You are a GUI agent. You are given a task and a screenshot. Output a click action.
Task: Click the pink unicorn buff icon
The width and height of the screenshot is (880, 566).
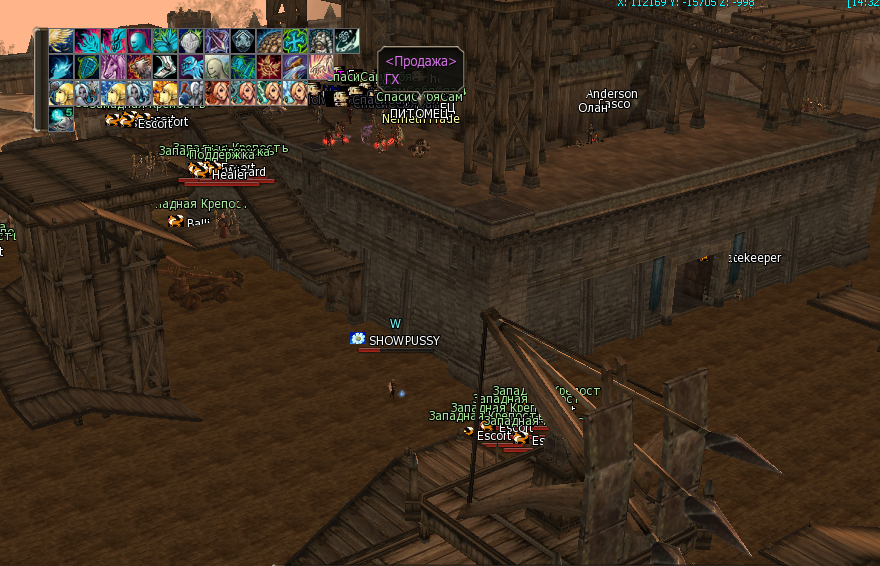tap(113, 67)
